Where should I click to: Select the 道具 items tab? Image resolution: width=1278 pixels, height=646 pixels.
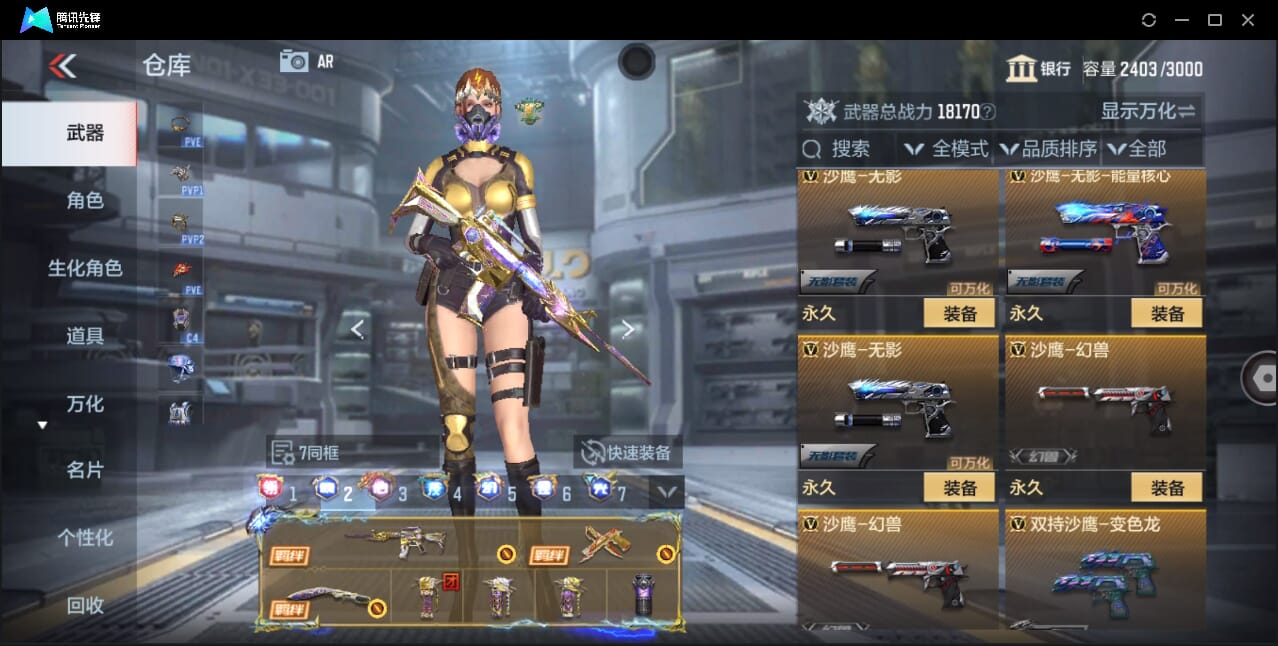pyautogui.click(x=85, y=336)
